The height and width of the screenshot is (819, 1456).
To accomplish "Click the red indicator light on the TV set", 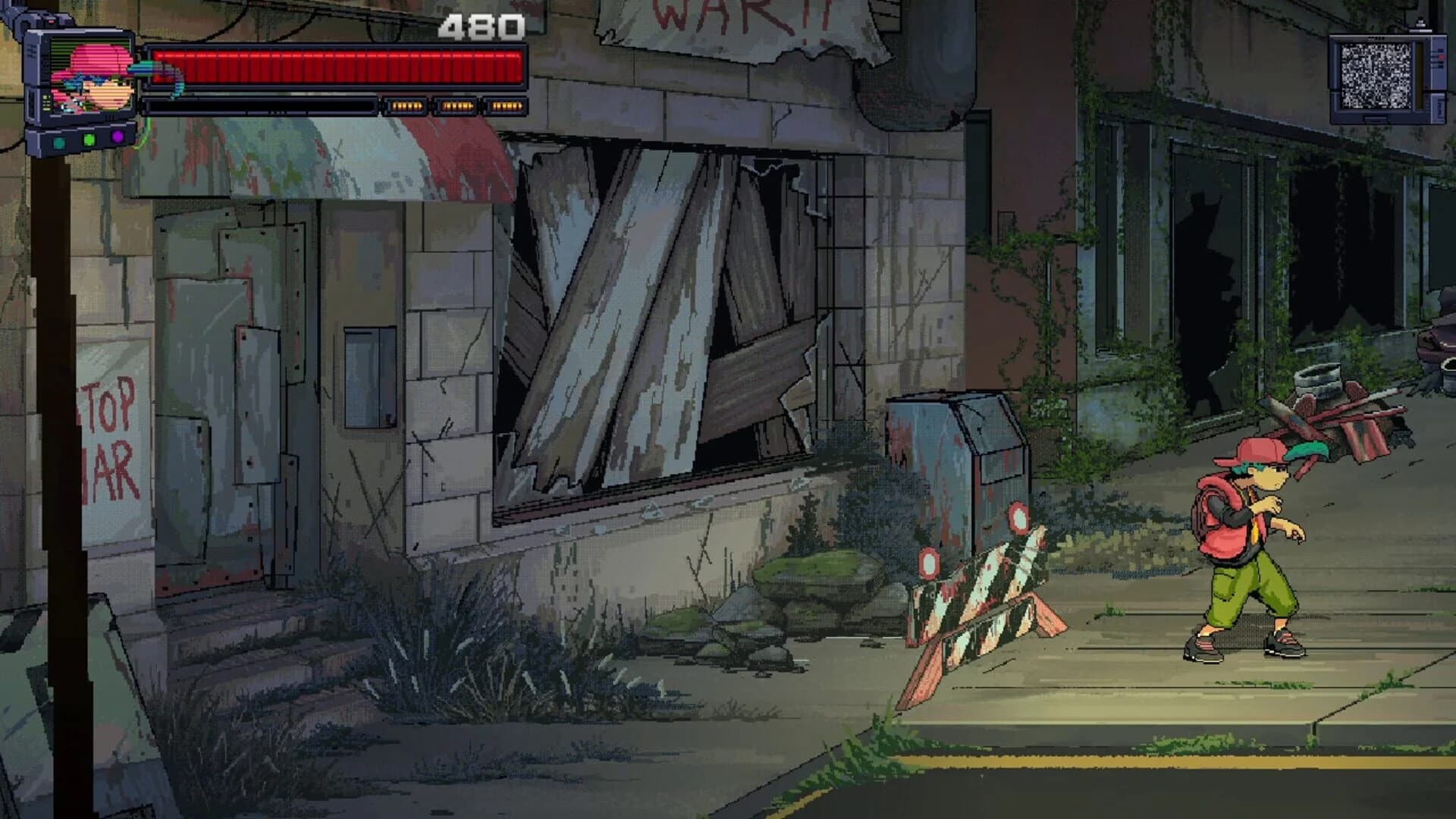I will [1441, 57].
